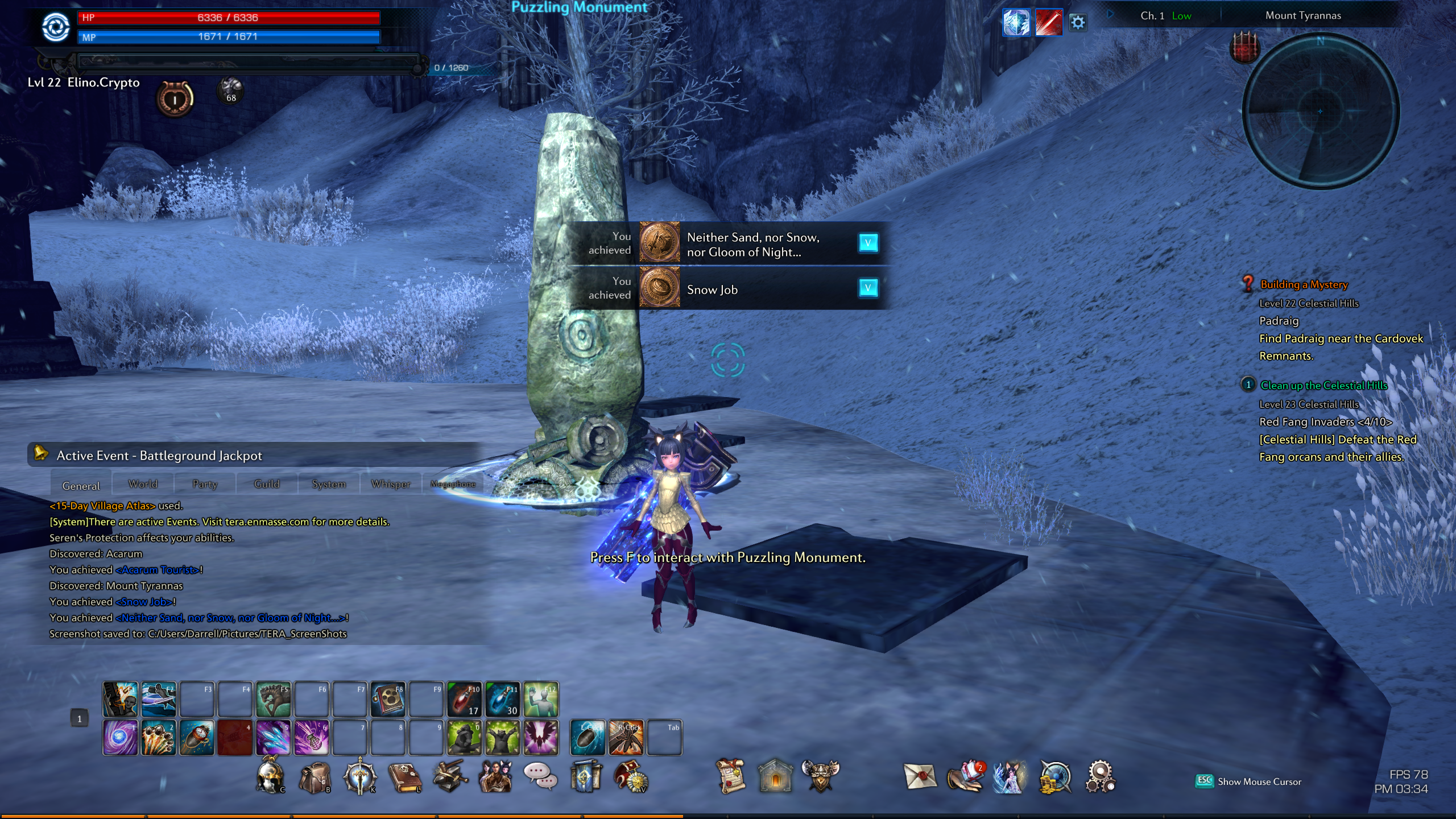The width and height of the screenshot is (1456, 819).
Task: Use the red health potion slot
Action: [465, 700]
